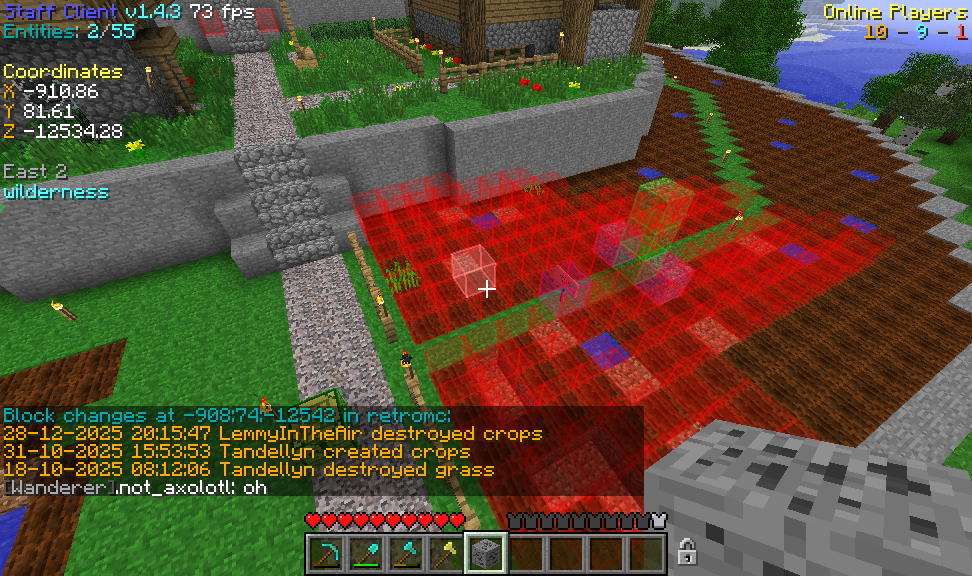The width and height of the screenshot is (972, 576).
Task: Select the gravel block hotbar slot
Action: pyautogui.click(x=486, y=553)
